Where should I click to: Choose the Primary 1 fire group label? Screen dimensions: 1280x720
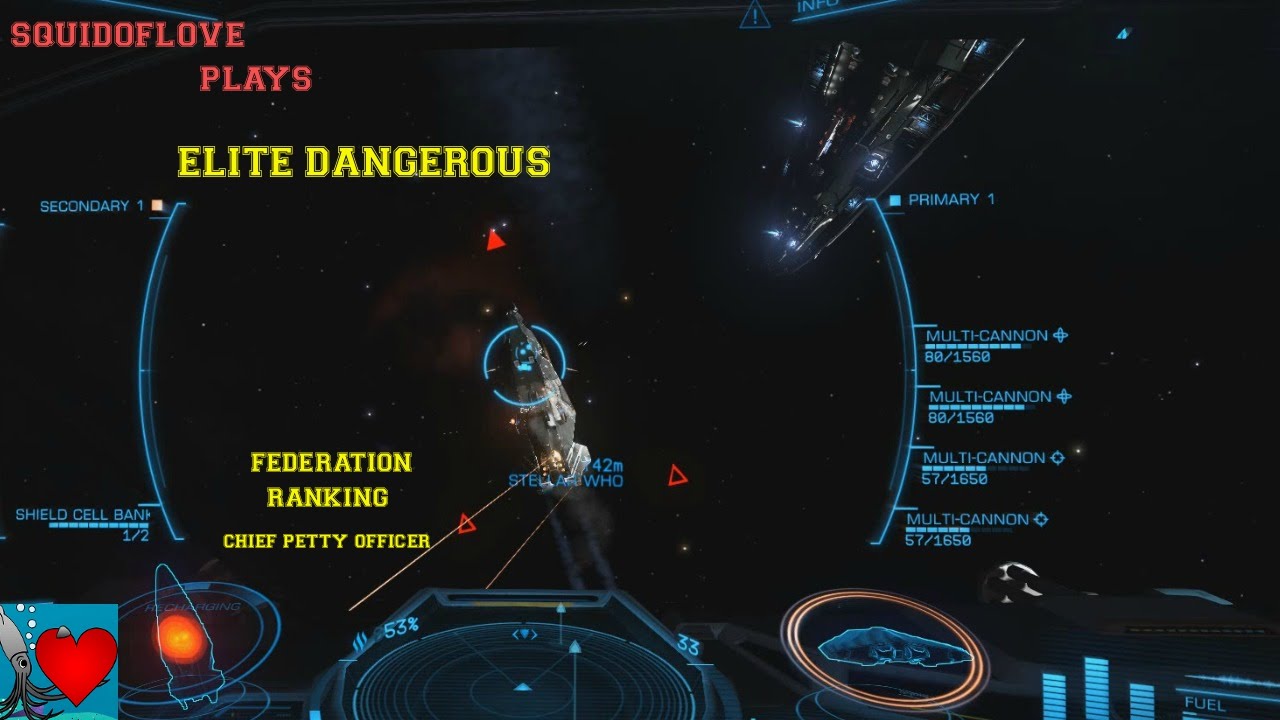pos(950,200)
